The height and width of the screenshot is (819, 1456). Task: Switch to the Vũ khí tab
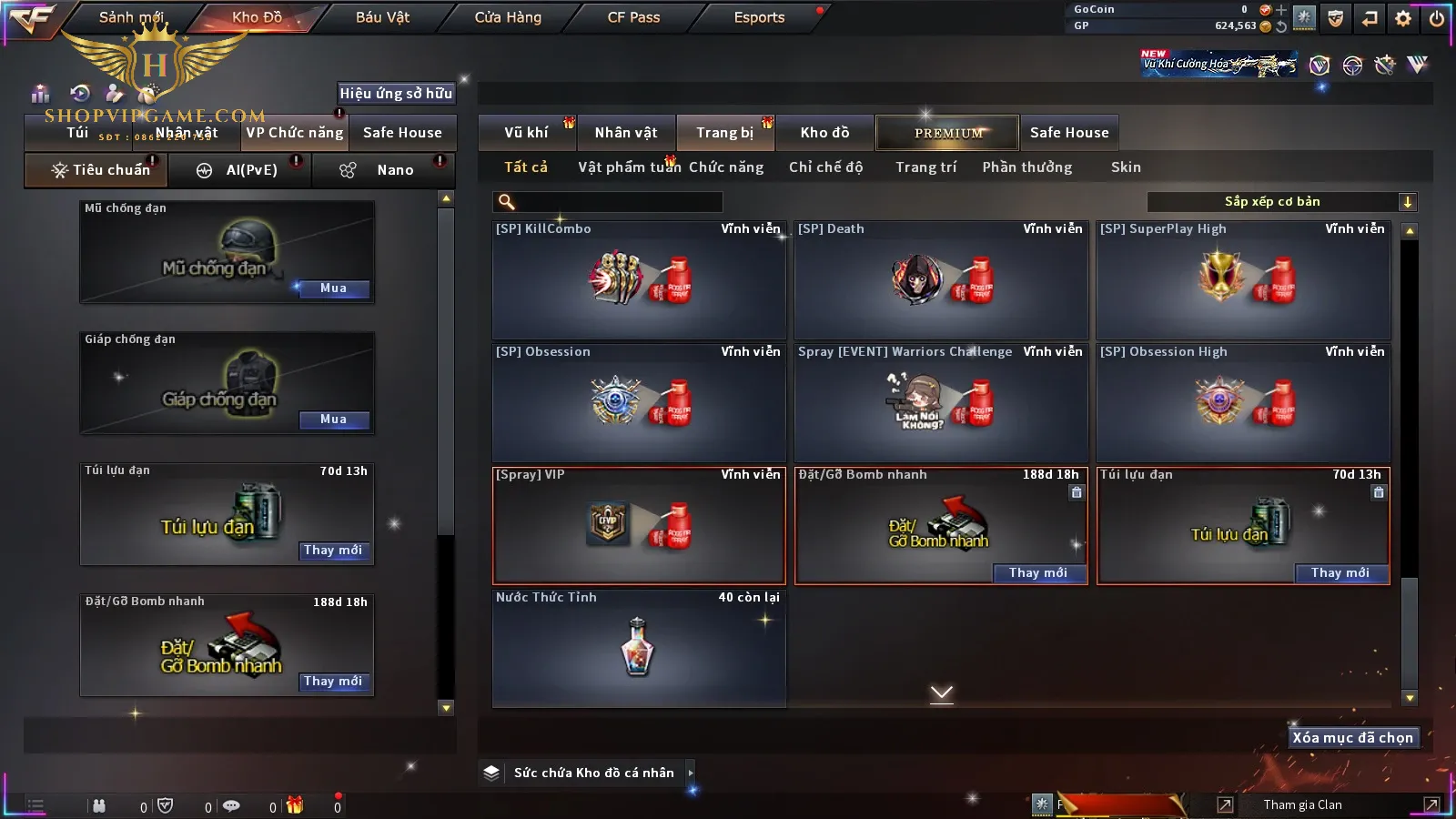point(526,133)
